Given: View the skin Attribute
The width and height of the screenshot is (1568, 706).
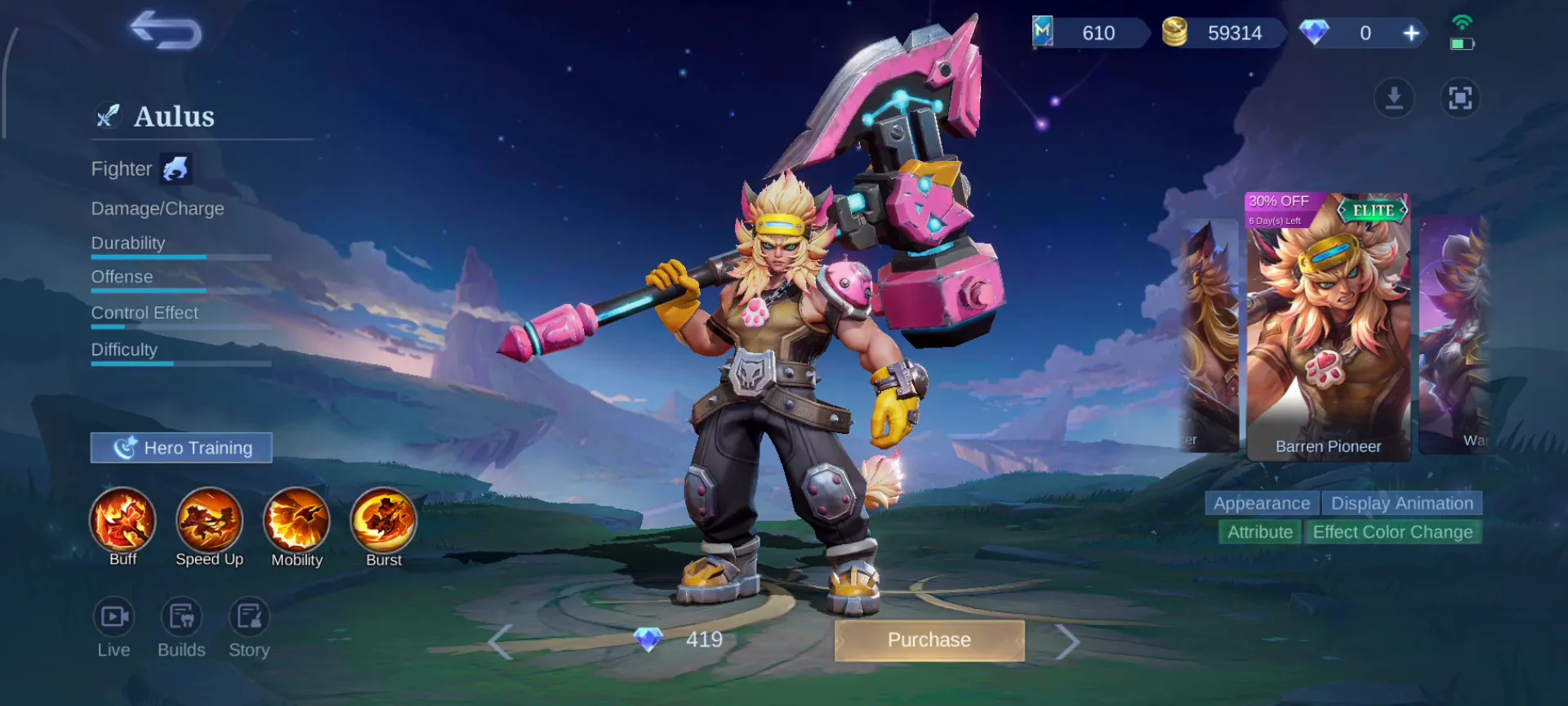Looking at the screenshot, I should click(x=1259, y=532).
